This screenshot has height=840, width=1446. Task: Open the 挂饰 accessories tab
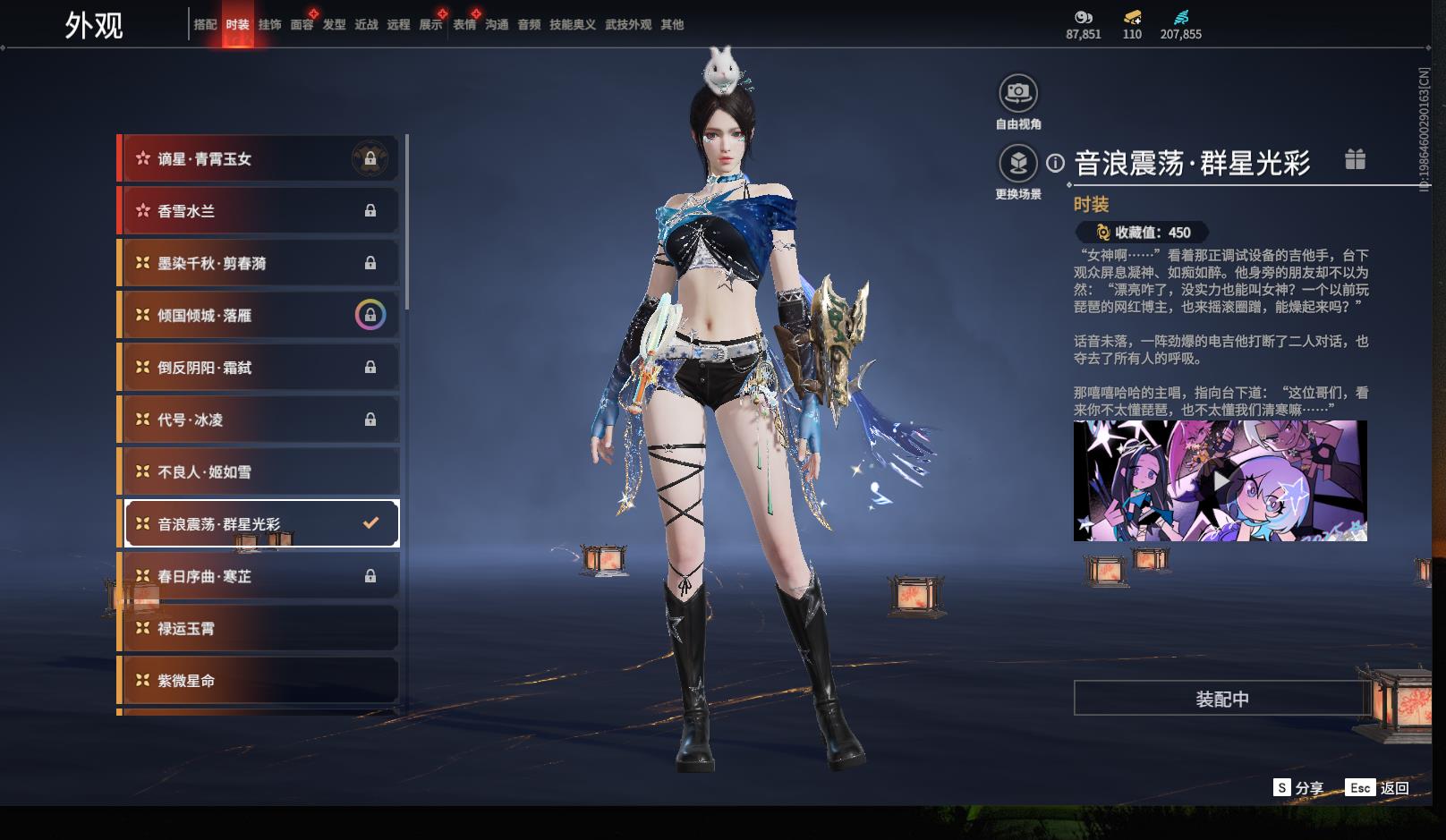[269, 25]
